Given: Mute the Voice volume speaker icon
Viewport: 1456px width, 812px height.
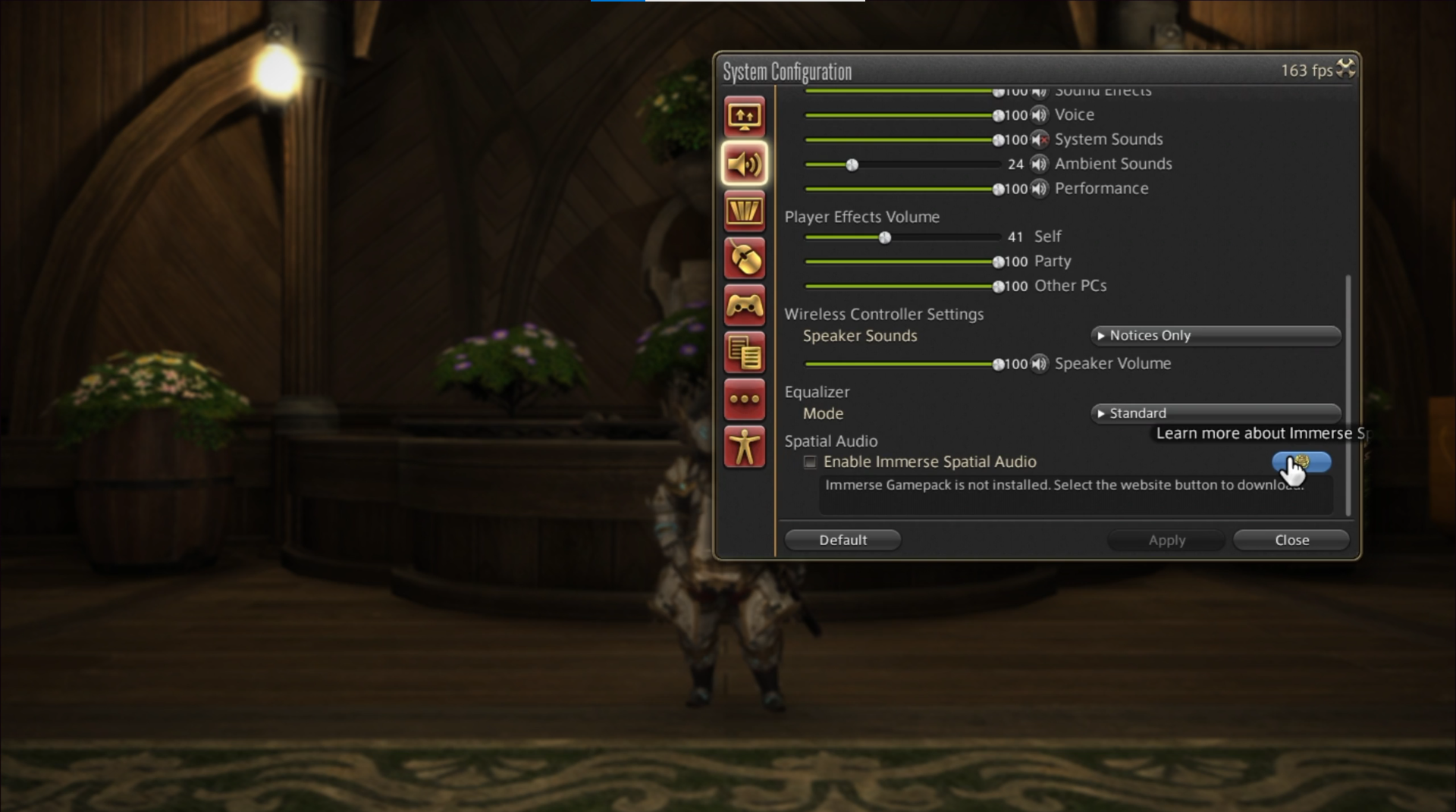Looking at the screenshot, I should (1039, 115).
